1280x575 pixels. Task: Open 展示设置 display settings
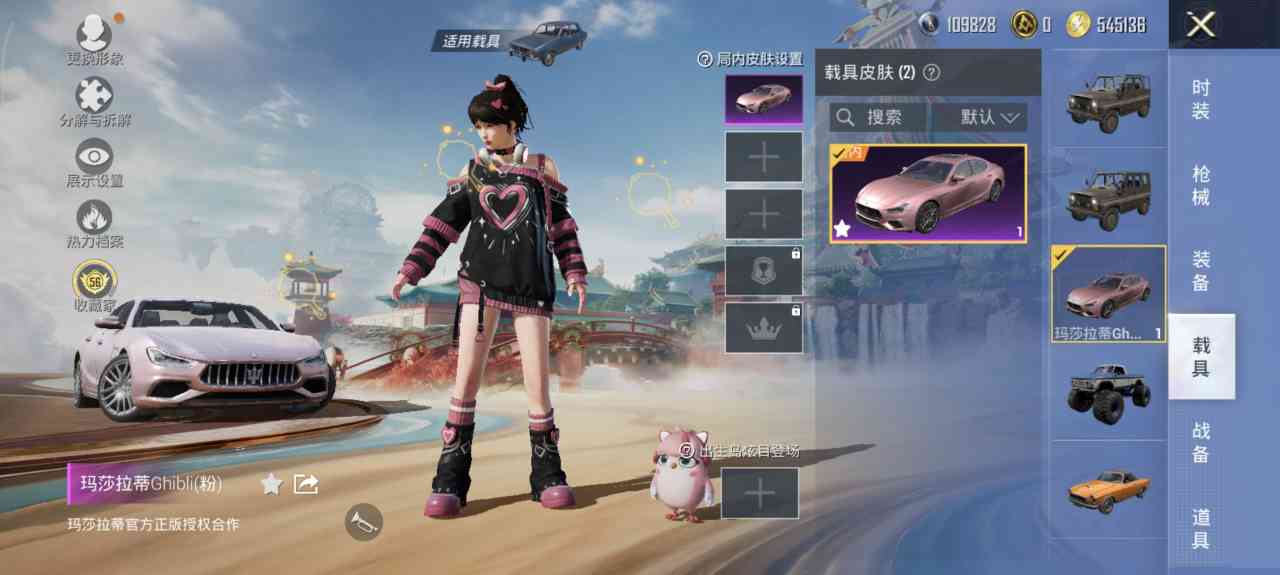point(94,160)
